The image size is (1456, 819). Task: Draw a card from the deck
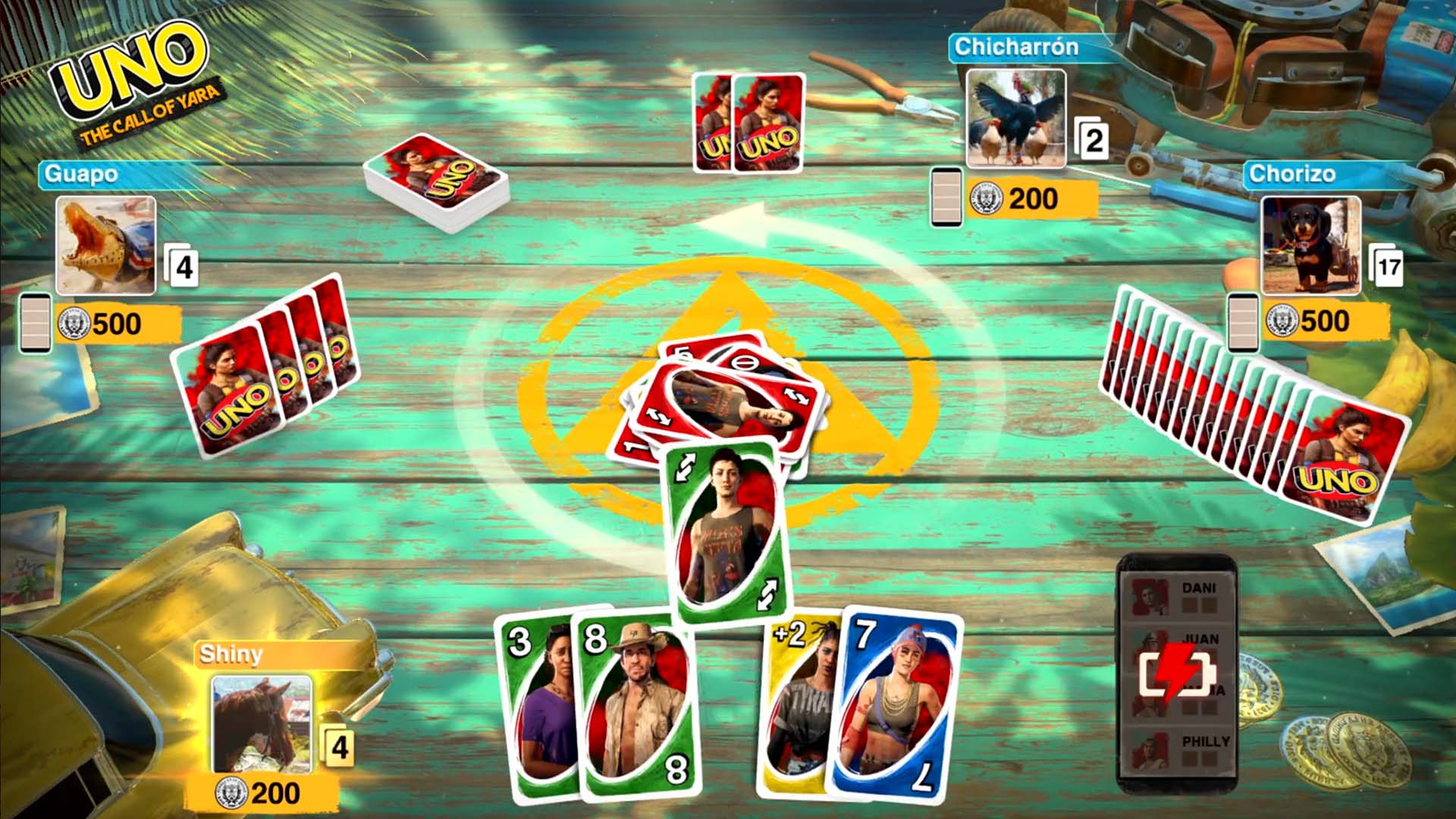click(436, 182)
